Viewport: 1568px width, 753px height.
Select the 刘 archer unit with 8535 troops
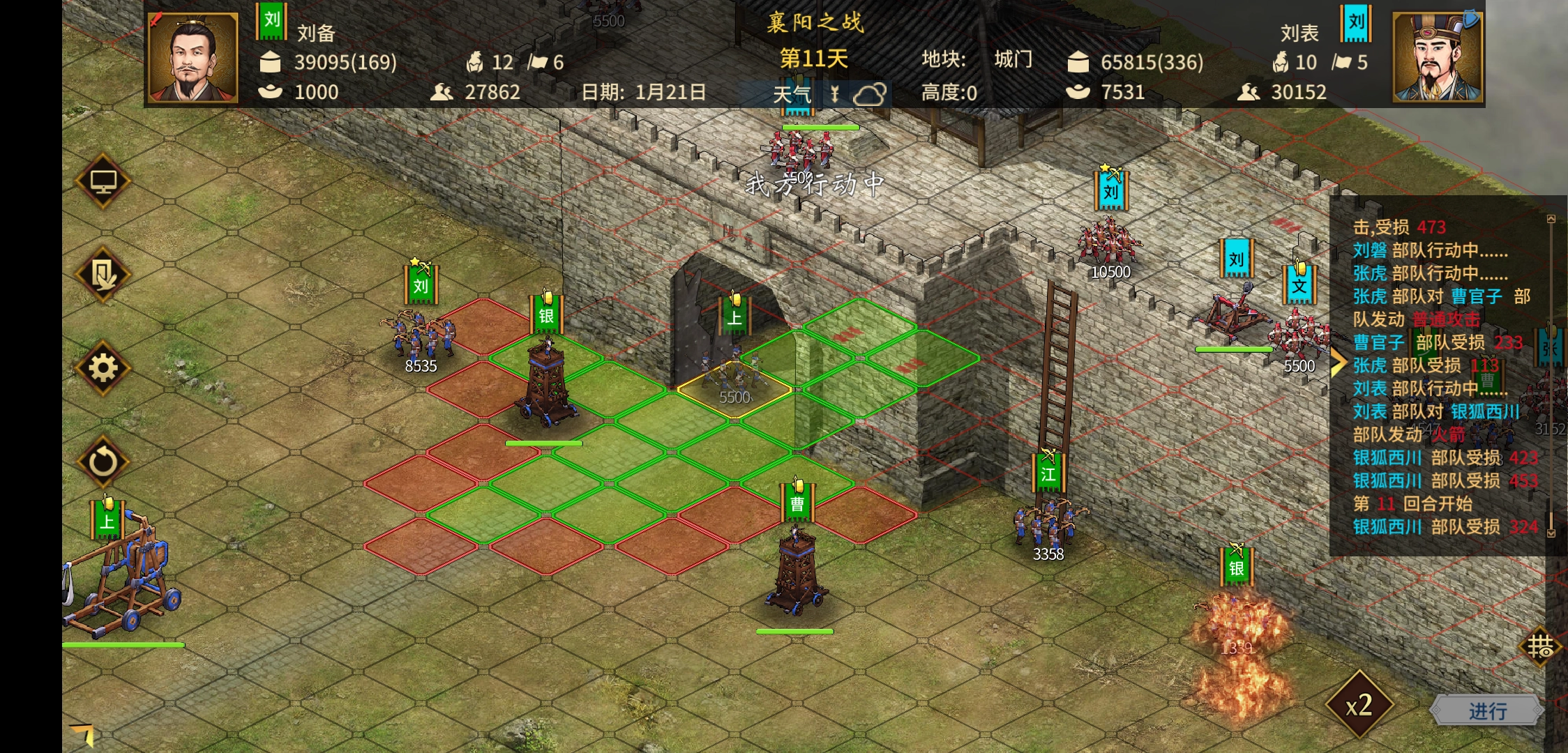[x=420, y=335]
